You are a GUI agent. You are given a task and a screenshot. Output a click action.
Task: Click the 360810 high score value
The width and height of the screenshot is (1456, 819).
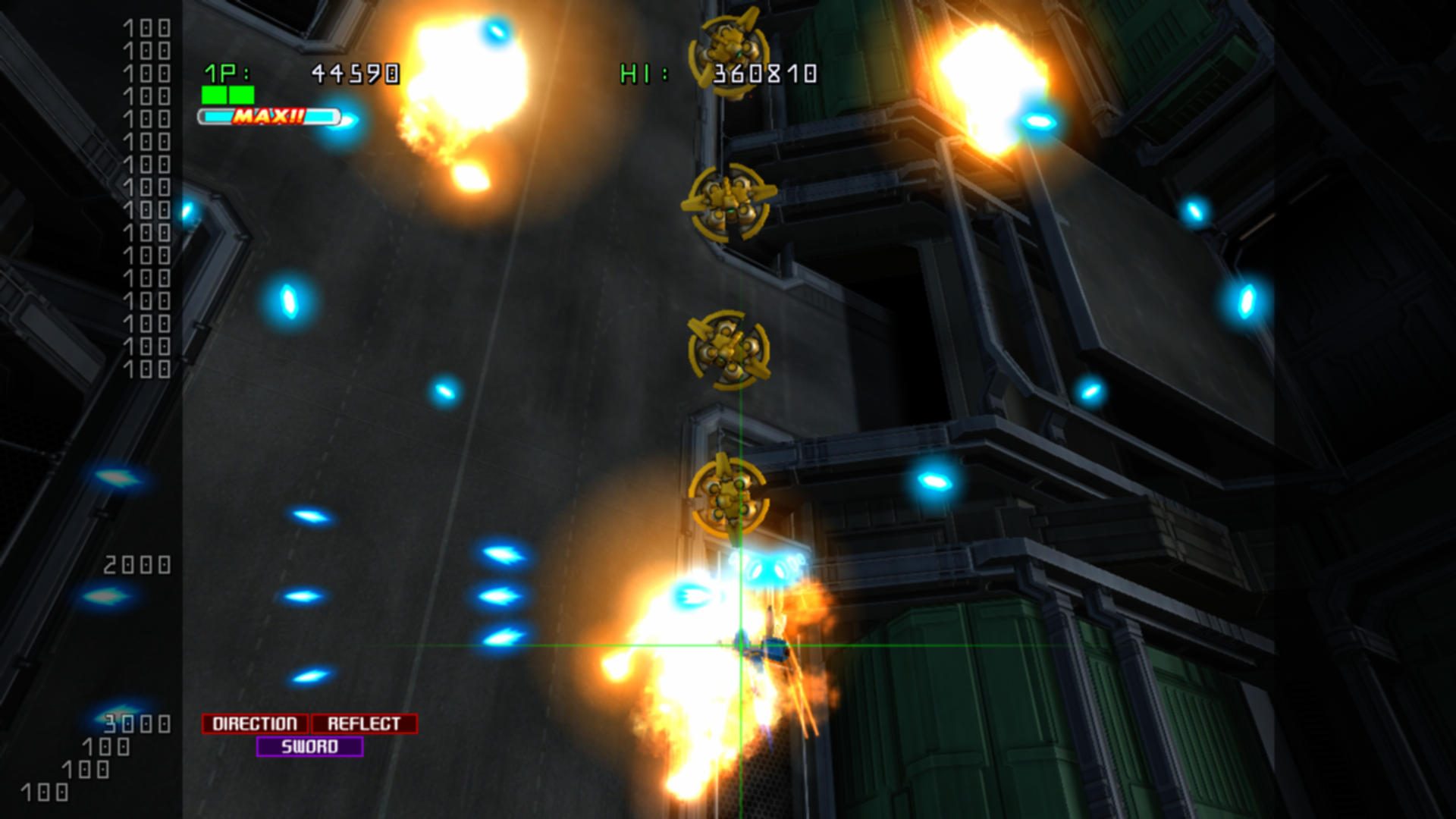tap(764, 74)
